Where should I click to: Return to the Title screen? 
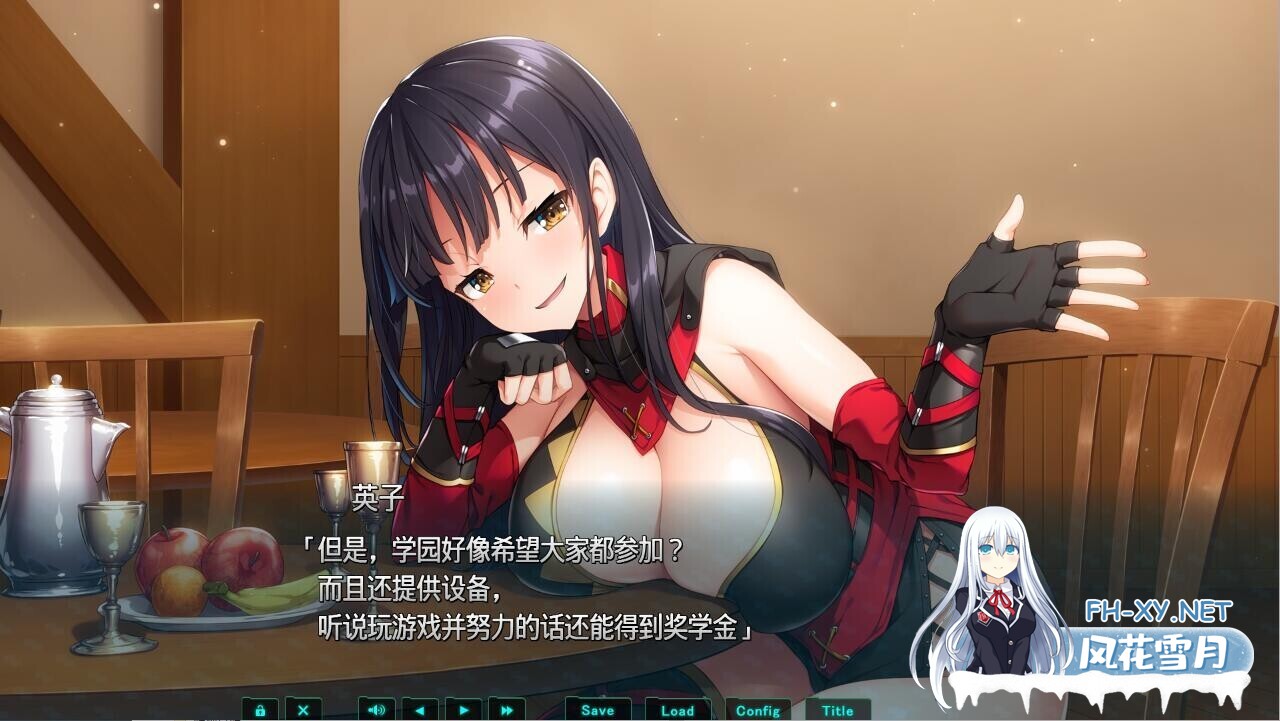tap(838, 710)
